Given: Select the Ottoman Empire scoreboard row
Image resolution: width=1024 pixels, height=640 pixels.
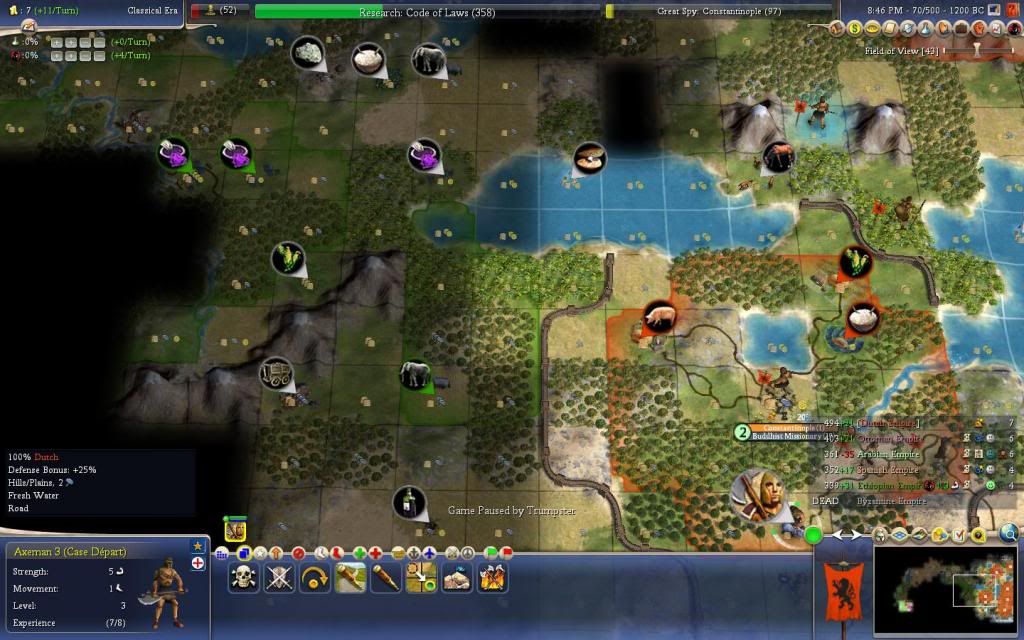Looking at the screenshot, I should (880, 438).
